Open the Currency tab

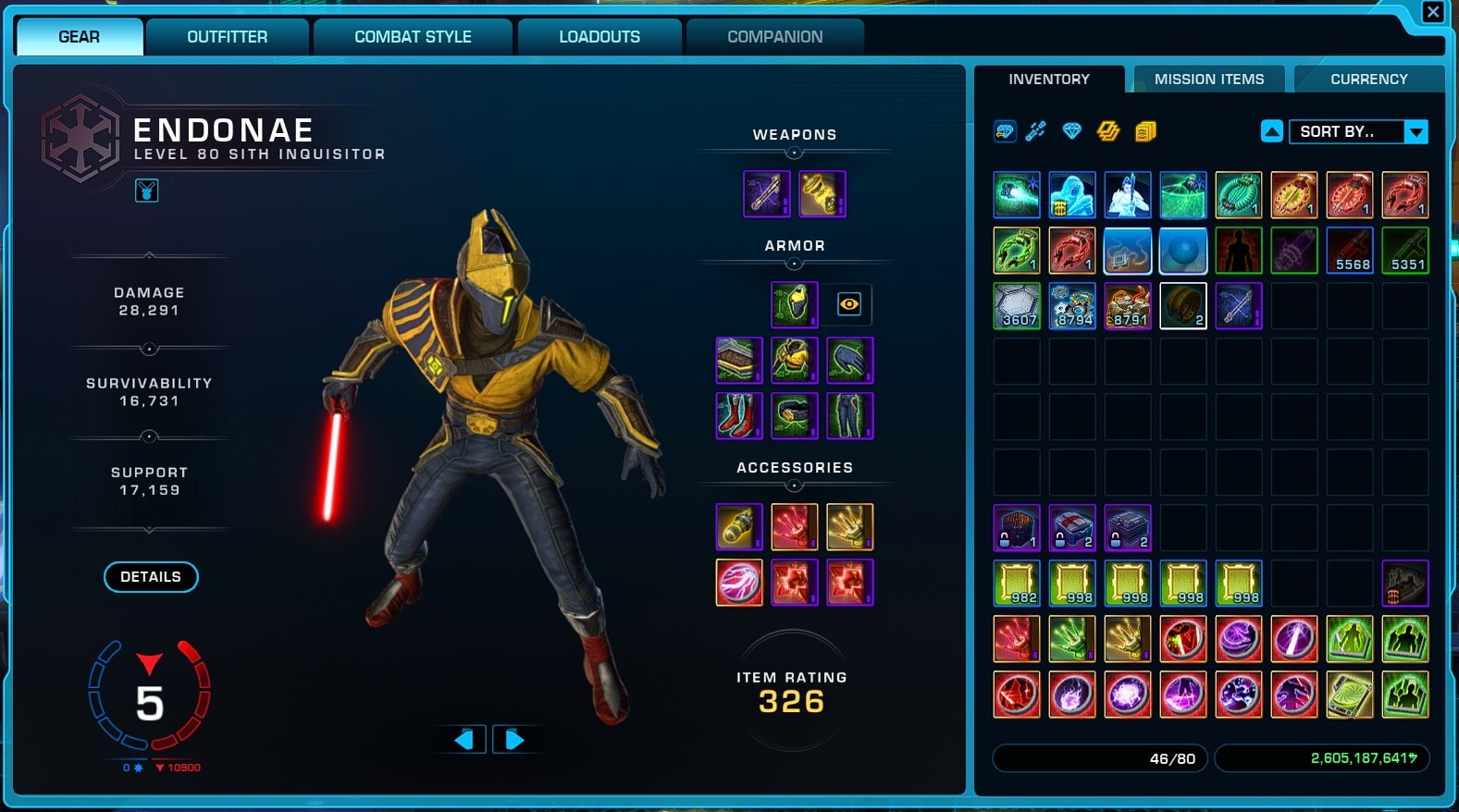click(x=1368, y=80)
